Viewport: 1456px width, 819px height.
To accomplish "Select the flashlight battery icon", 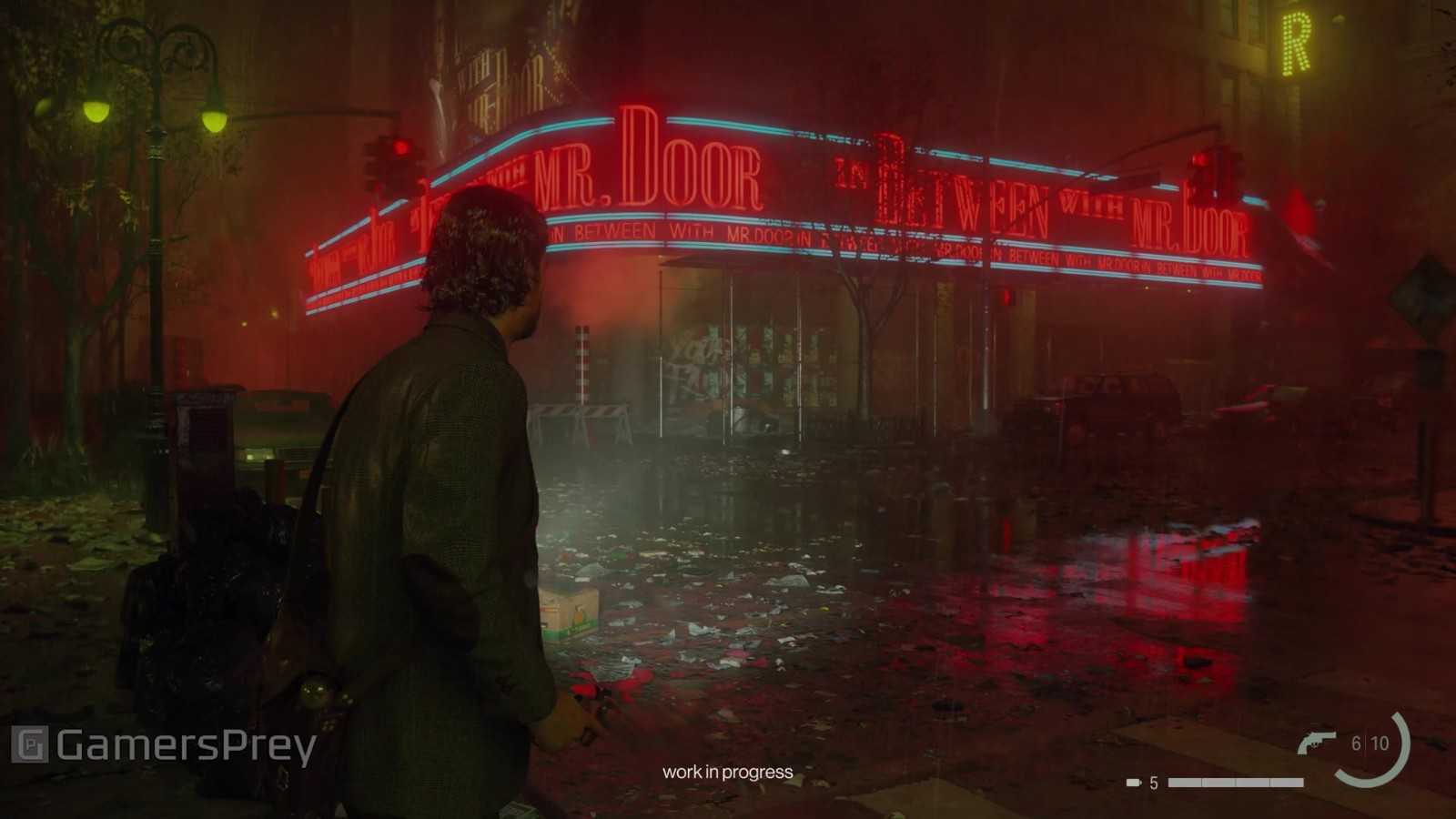I will (1134, 783).
